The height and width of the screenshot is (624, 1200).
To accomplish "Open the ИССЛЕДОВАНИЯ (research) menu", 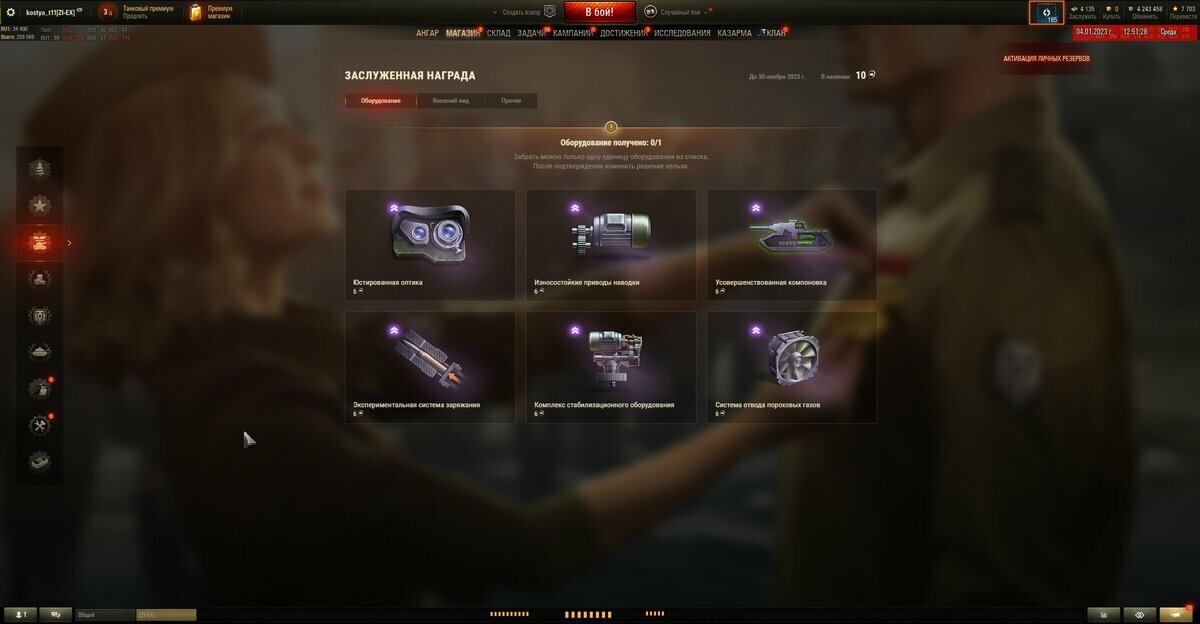I will (x=682, y=33).
